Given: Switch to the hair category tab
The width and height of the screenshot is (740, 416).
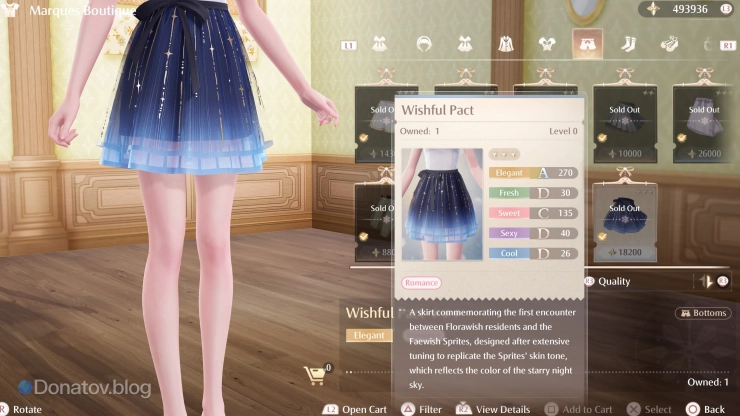Looking at the screenshot, I should [x=423, y=44].
